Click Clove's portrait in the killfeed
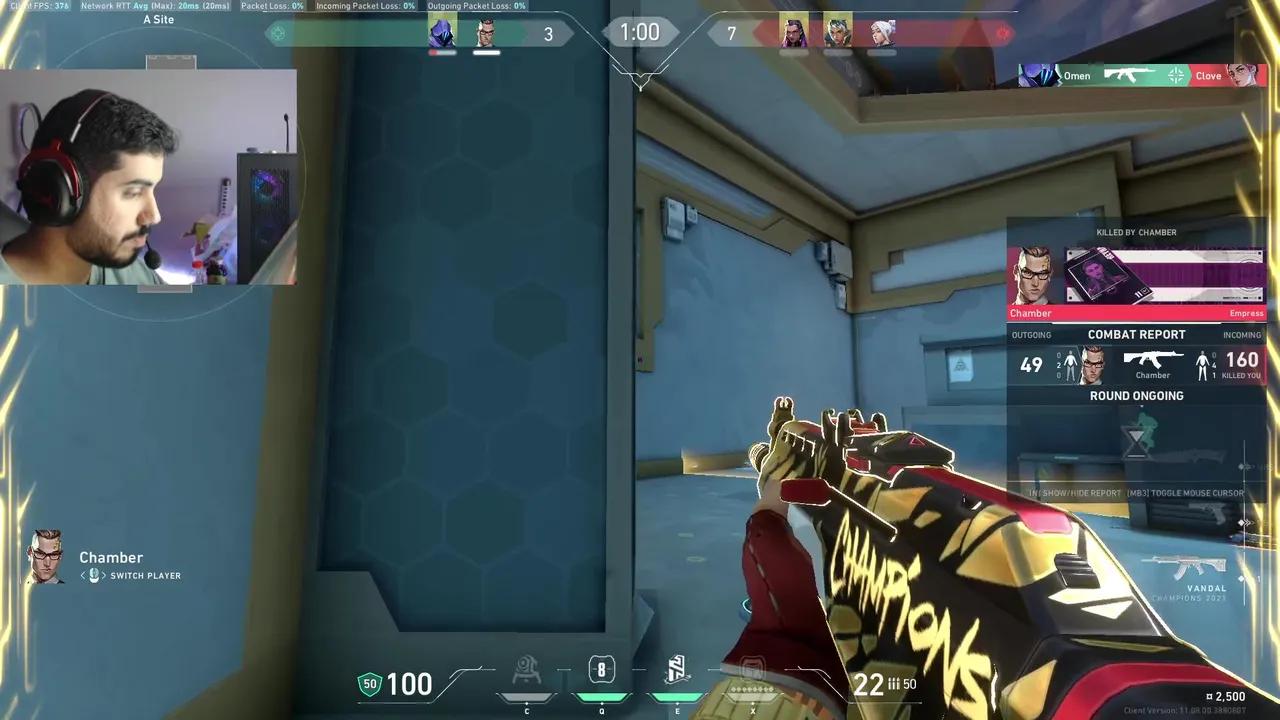Viewport: 1280px width, 720px height. tap(1244, 75)
